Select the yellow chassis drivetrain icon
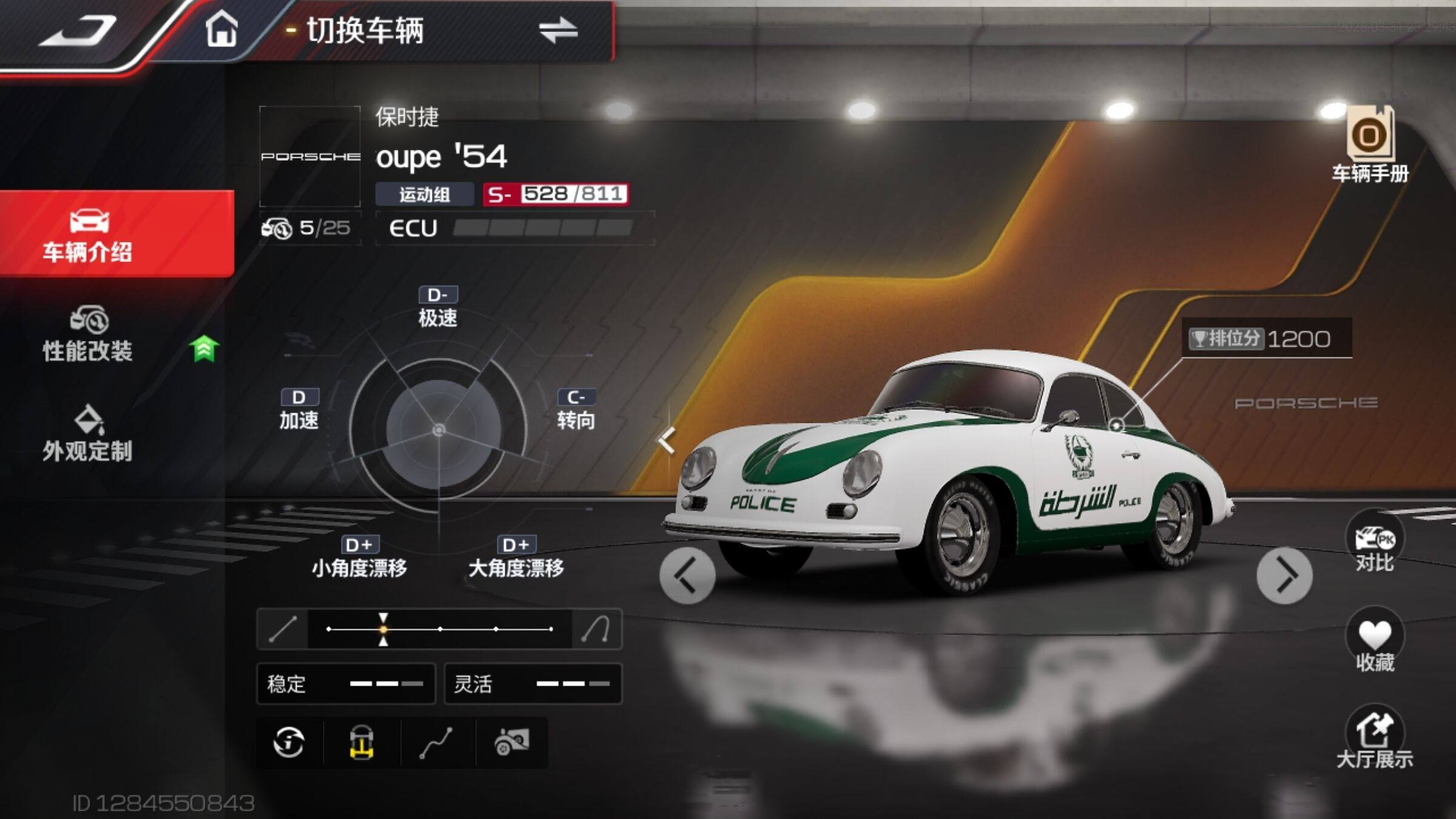The height and width of the screenshot is (819, 1456). 362,743
